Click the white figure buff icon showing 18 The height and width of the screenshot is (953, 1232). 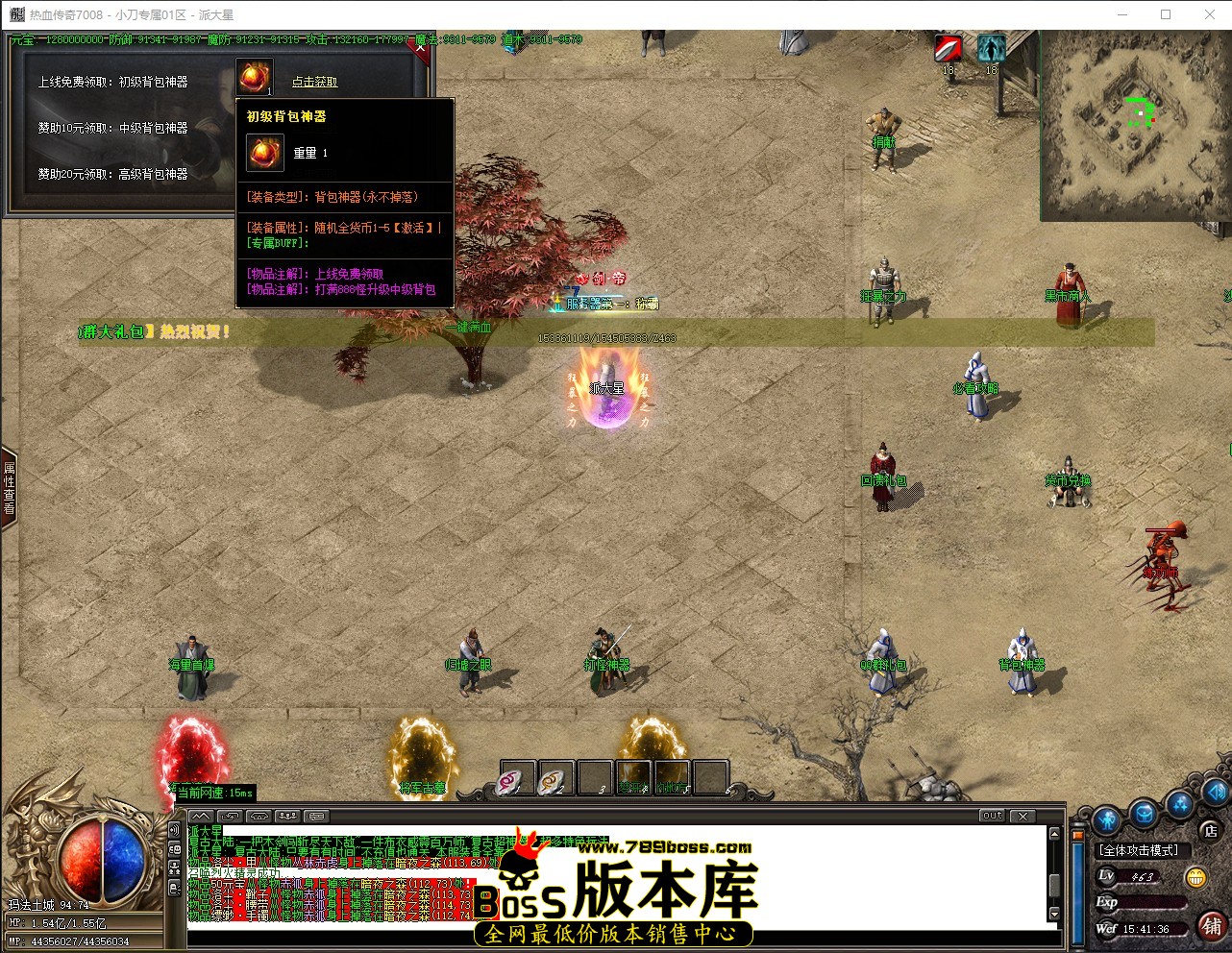(991, 48)
